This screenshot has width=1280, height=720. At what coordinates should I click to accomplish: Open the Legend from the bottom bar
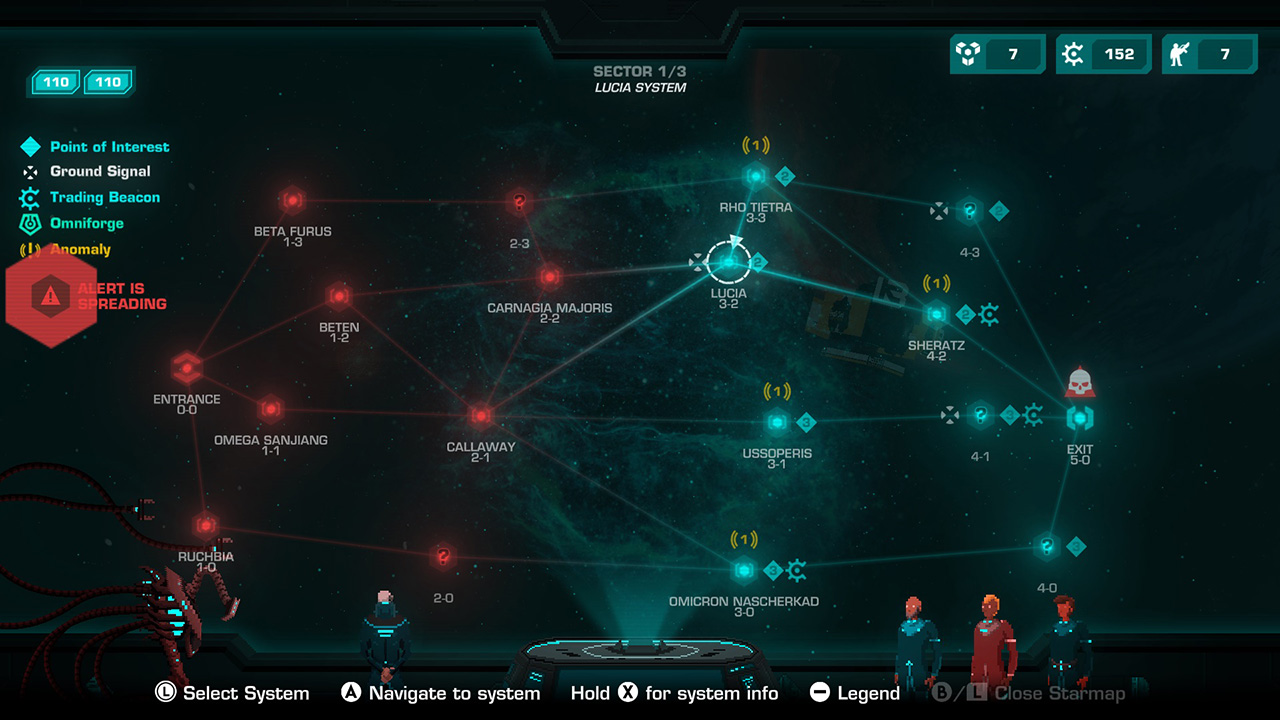tap(853, 692)
